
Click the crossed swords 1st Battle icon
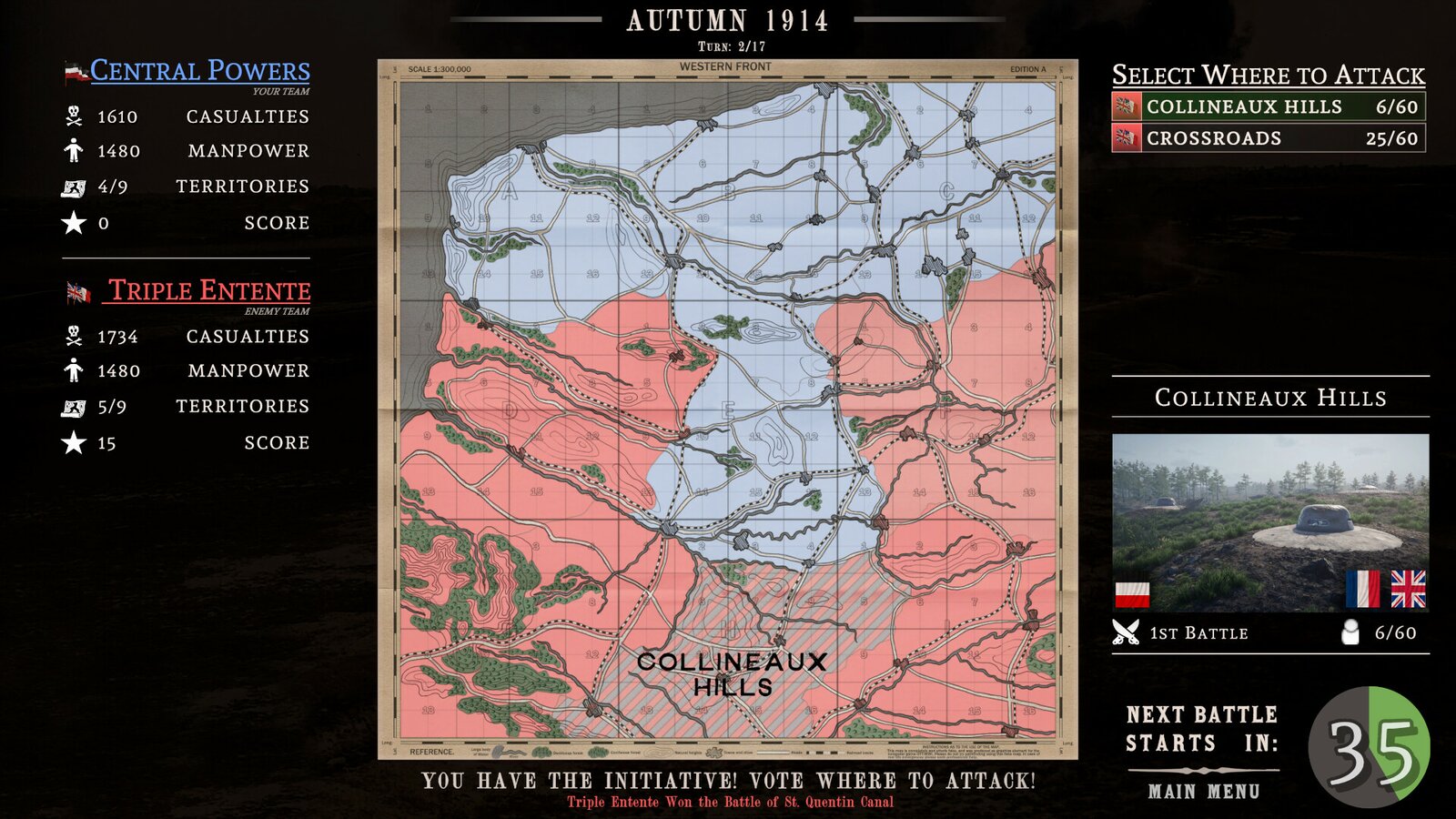click(x=1126, y=632)
